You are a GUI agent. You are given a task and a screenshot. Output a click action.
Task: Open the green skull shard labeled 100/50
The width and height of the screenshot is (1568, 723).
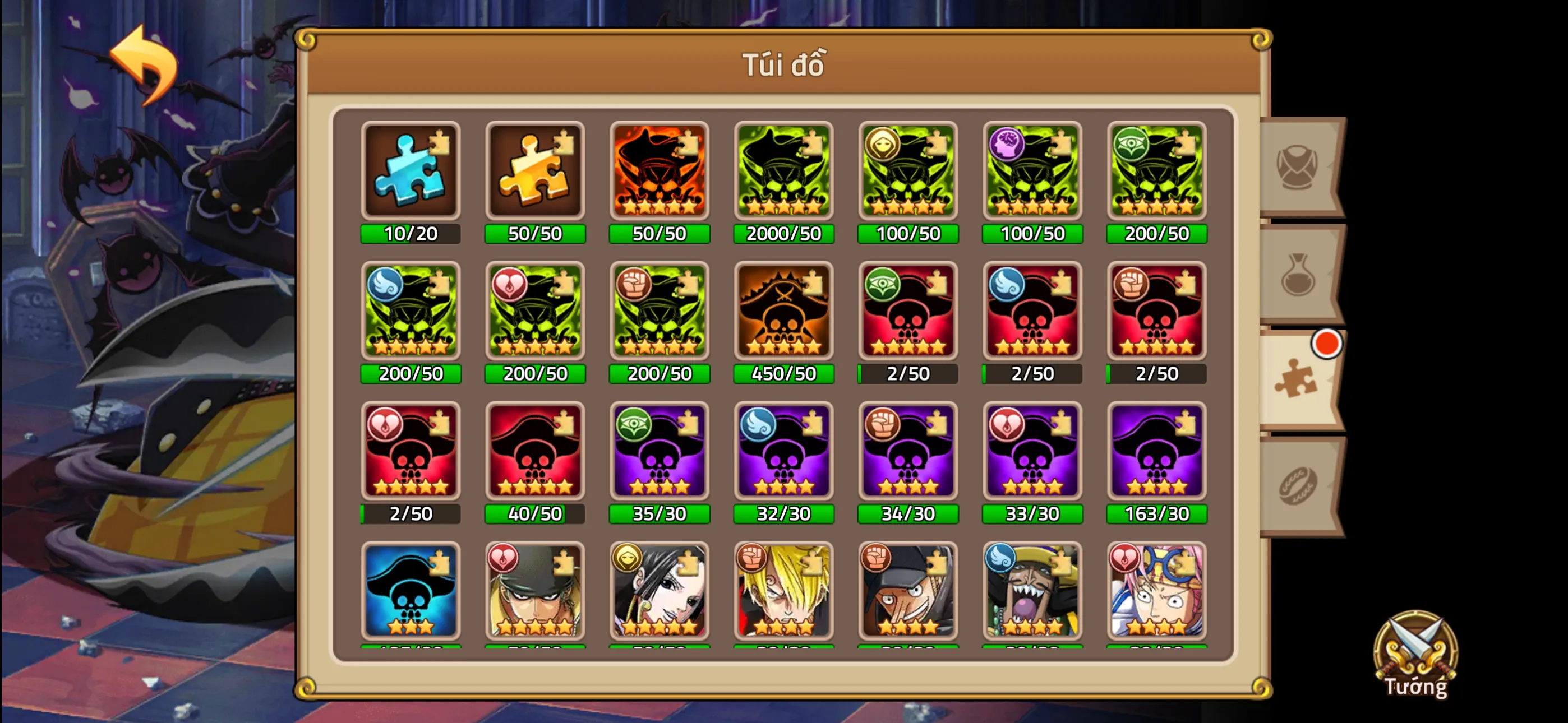click(908, 170)
